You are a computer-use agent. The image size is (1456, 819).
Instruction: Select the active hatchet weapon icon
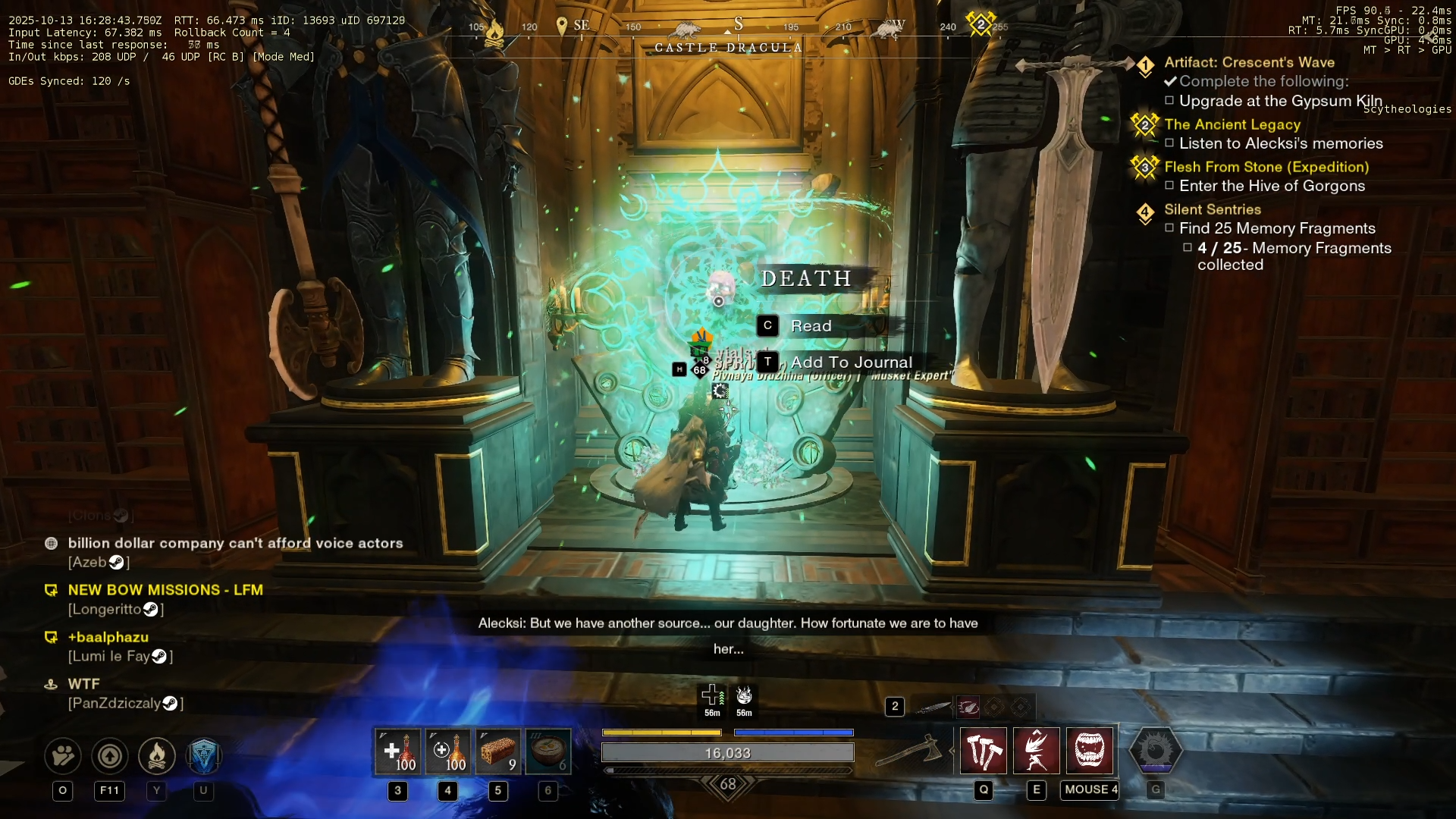point(908,752)
